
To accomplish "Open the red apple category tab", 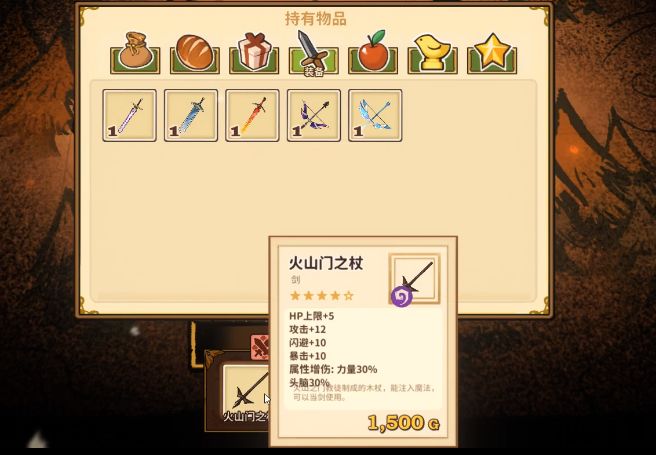I will [372, 52].
